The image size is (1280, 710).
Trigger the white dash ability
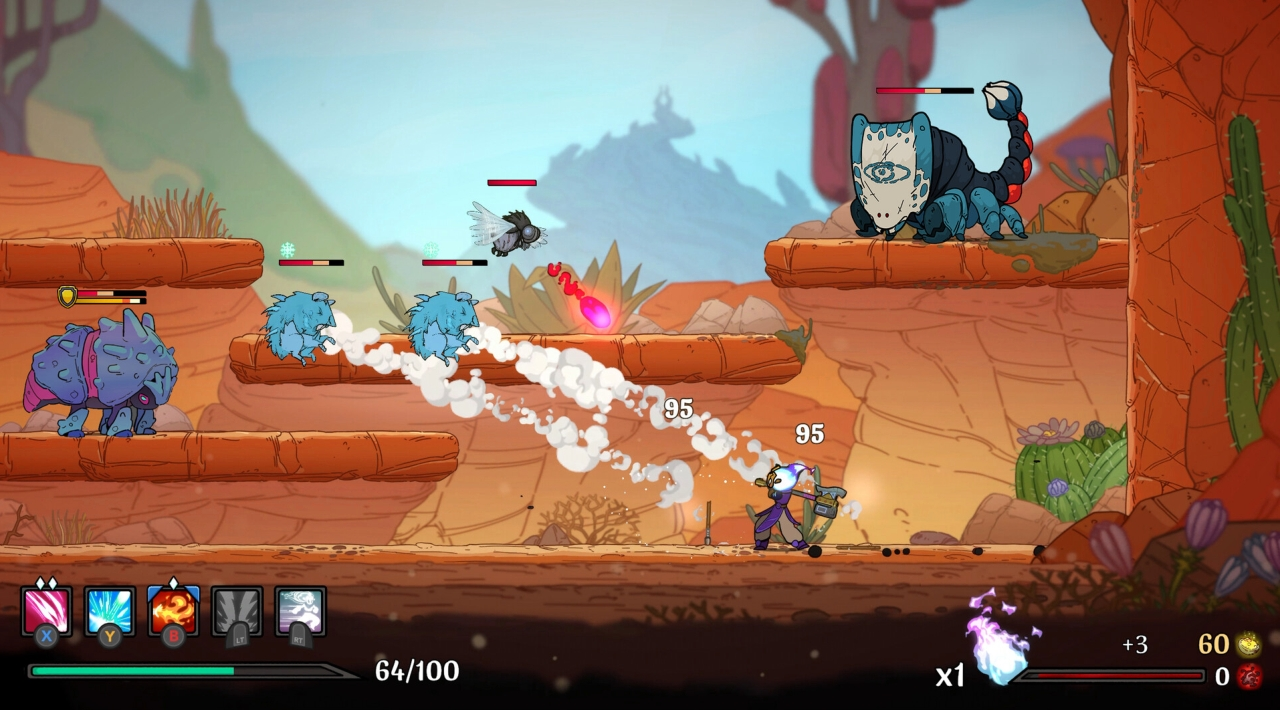(x=300, y=611)
